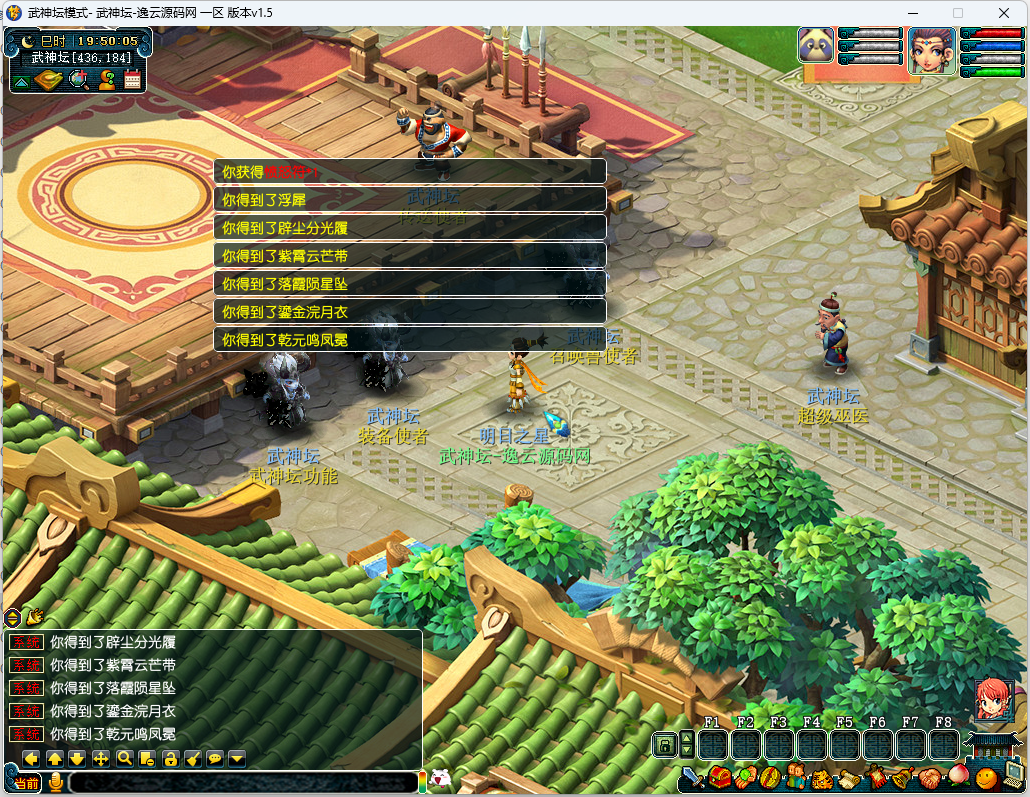This screenshot has height=797, width=1030.
Task: Click the sword attack icon in bottom bar
Action: click(694, 777)
